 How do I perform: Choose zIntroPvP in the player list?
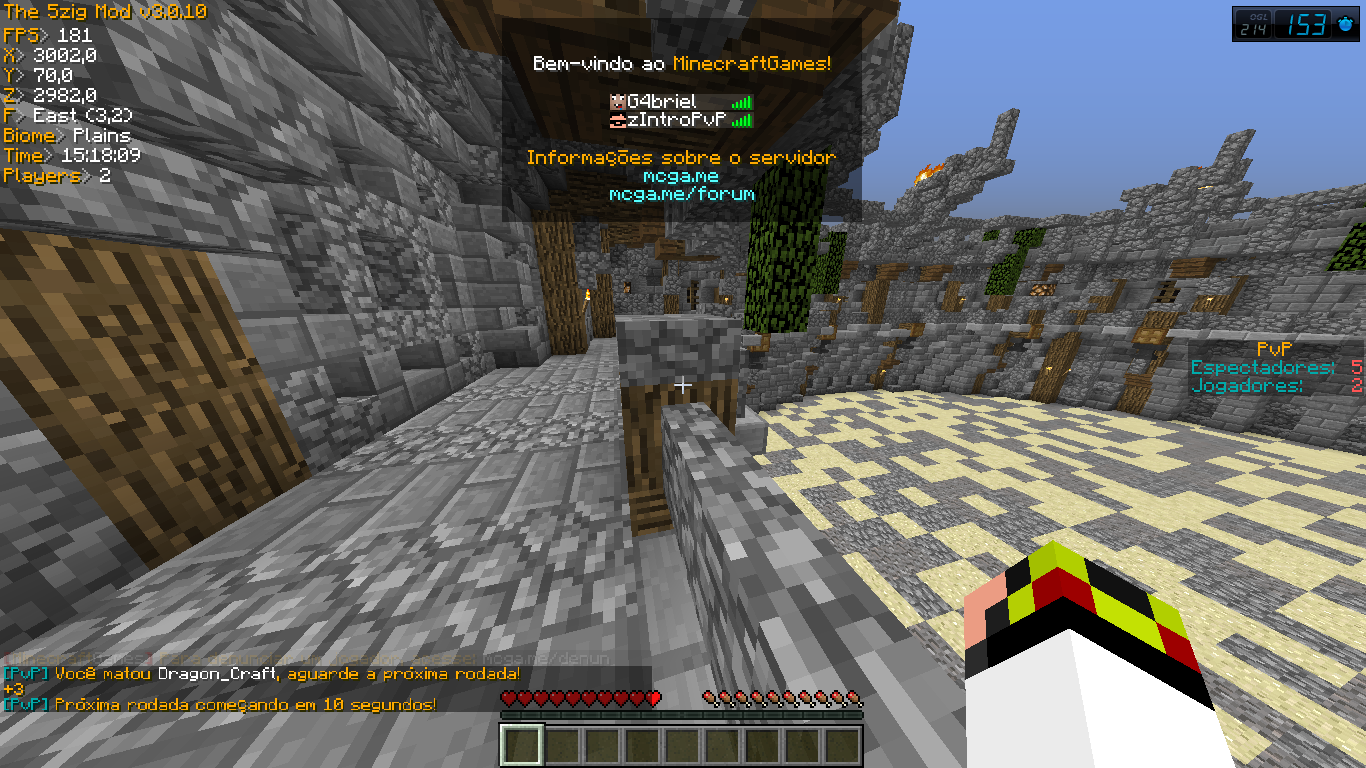point(675,121)
